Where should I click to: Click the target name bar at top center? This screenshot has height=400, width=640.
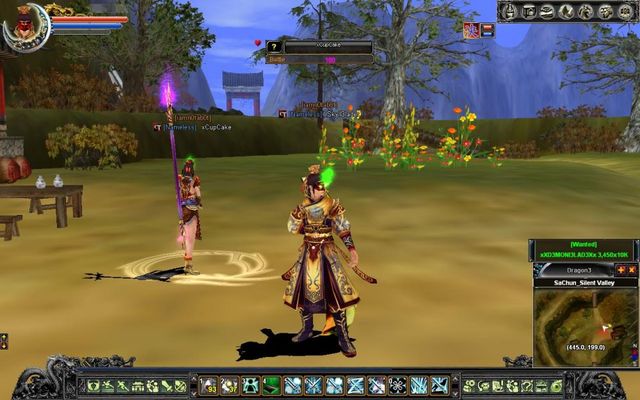[x=328, y=46]
